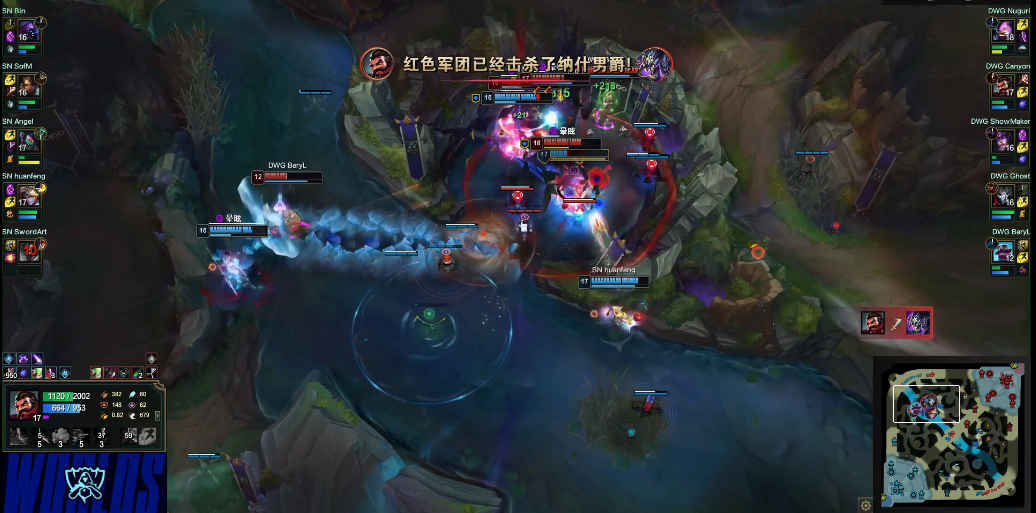Select DWG Nuguri's champion portrait
Viewport: 1036px width, 513px height.
[x=1006, y=31]
